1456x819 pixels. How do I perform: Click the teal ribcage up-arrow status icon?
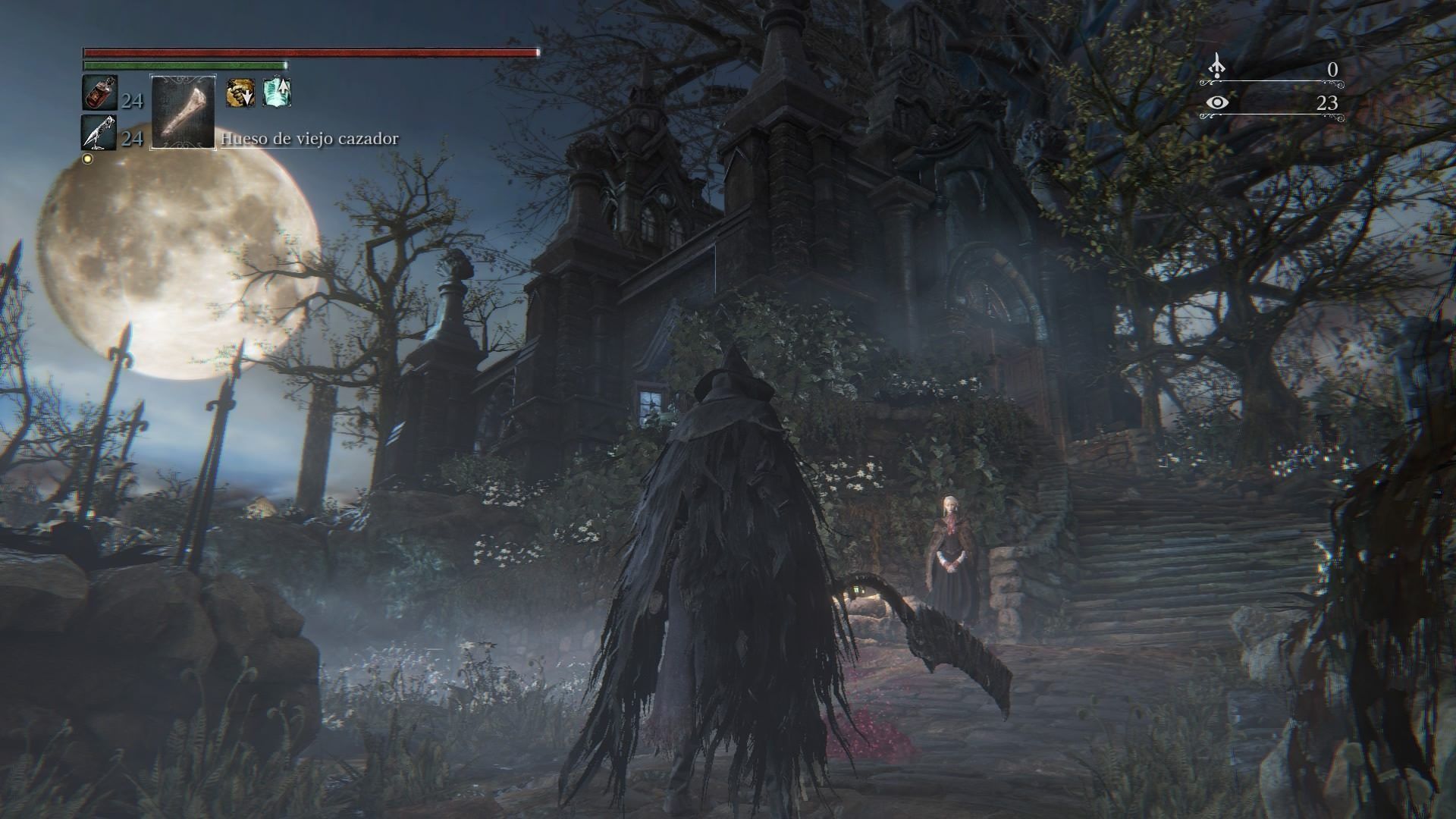click(x=277, y=93)
